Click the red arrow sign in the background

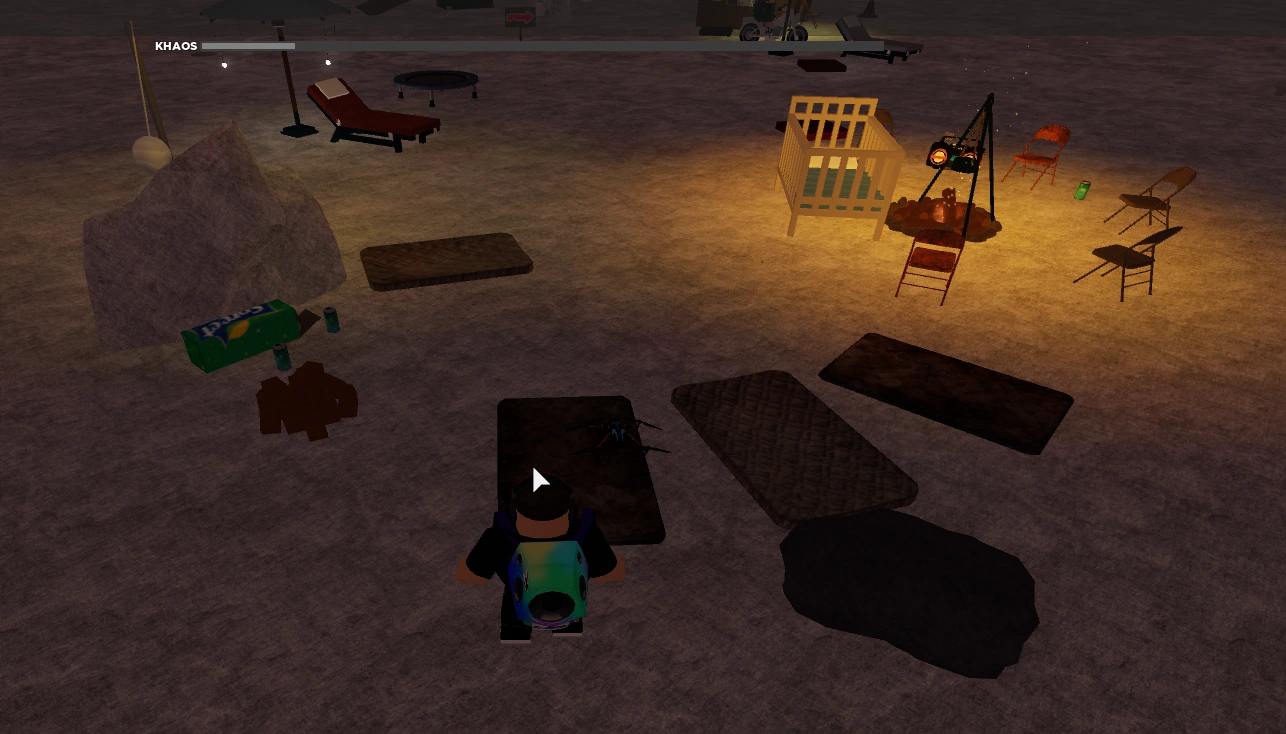pos(519,15)
